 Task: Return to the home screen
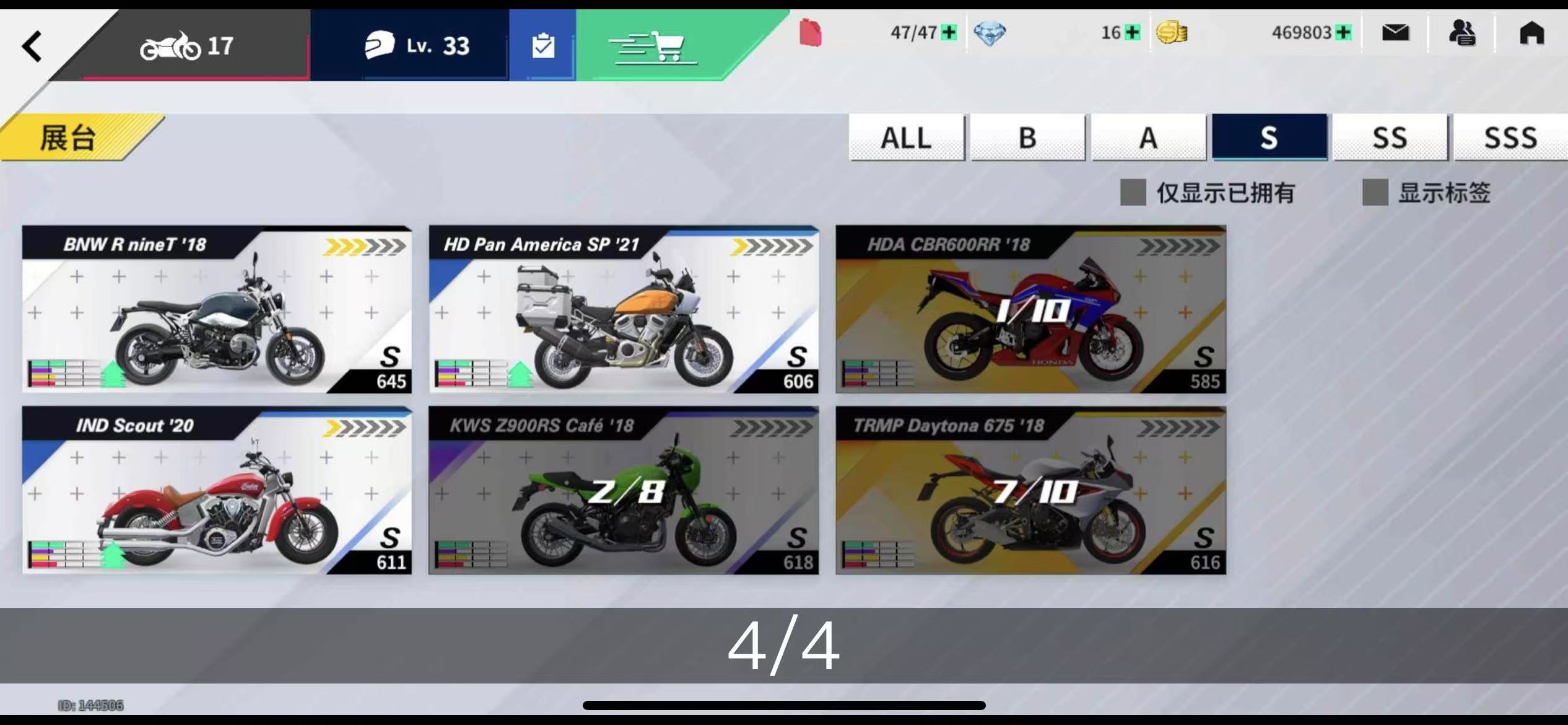coord(1531,32)
